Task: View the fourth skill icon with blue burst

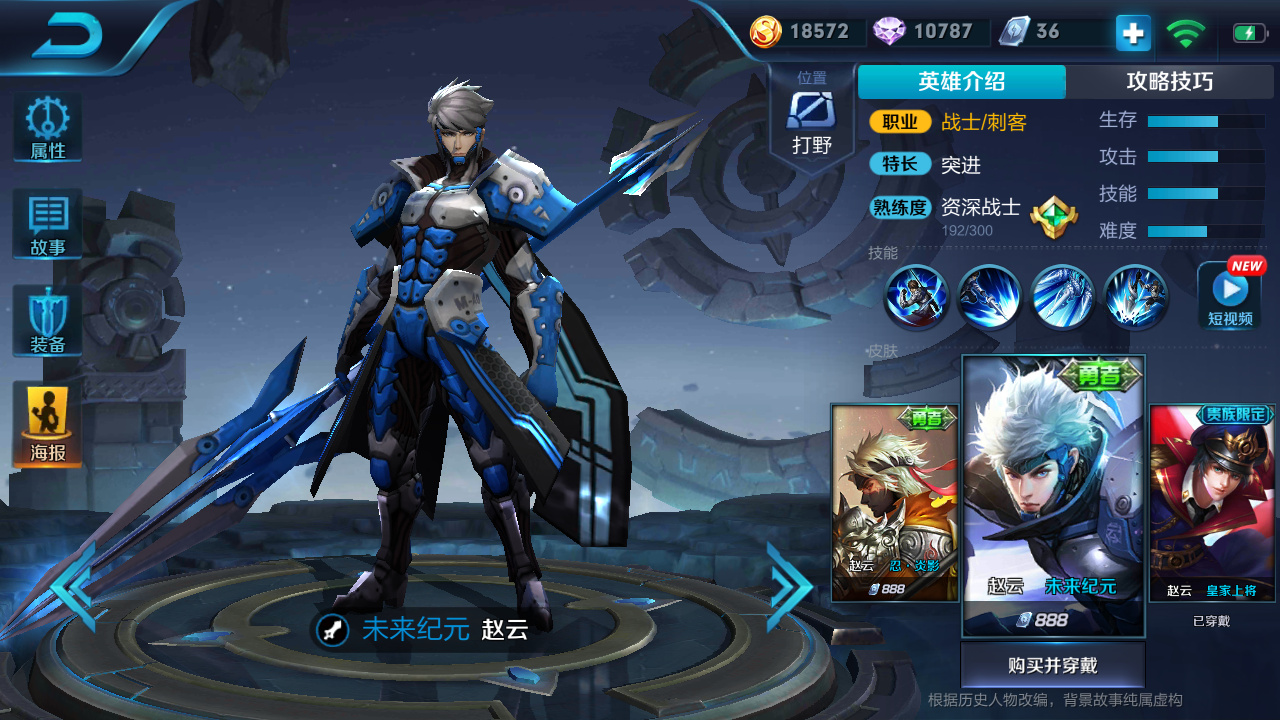Action: click(x=1136, y=297)
